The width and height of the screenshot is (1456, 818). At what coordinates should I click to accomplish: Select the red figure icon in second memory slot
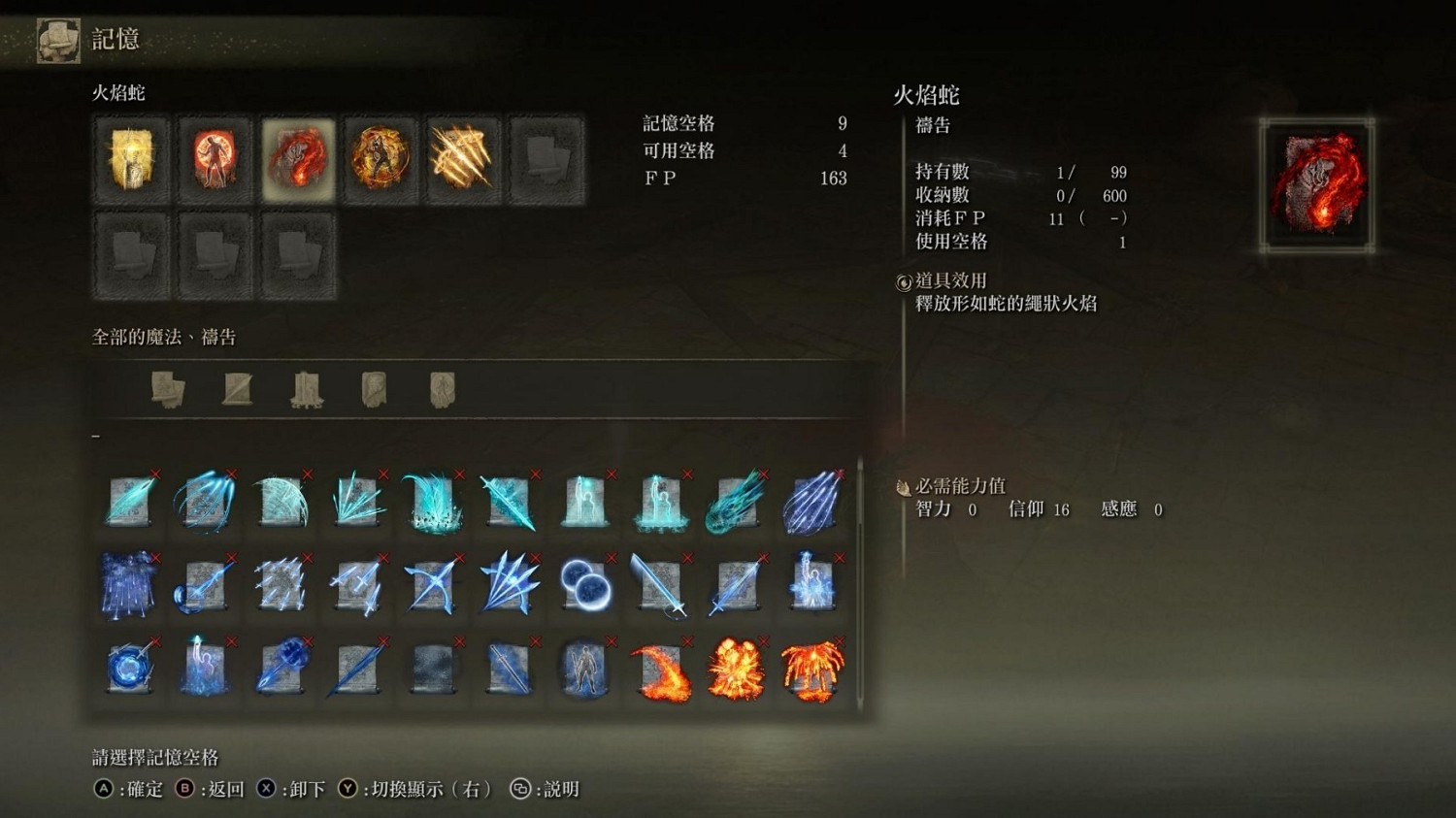(214, 158)
